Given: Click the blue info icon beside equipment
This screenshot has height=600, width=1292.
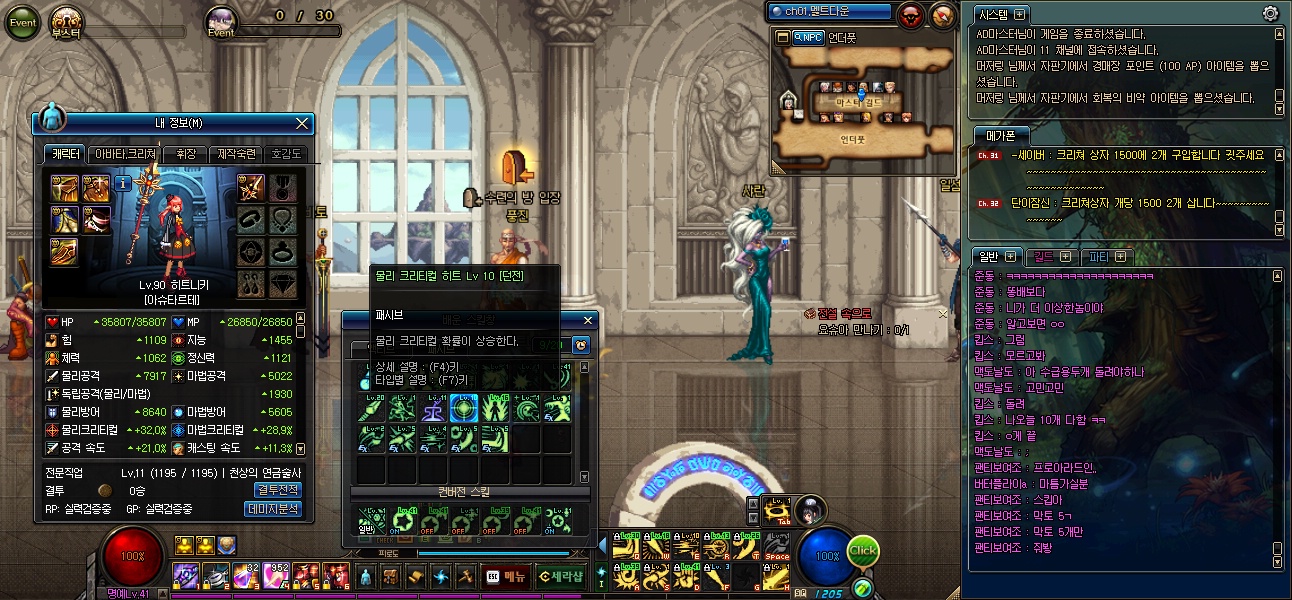Looking at the screenshot, I should click(123, 183).
